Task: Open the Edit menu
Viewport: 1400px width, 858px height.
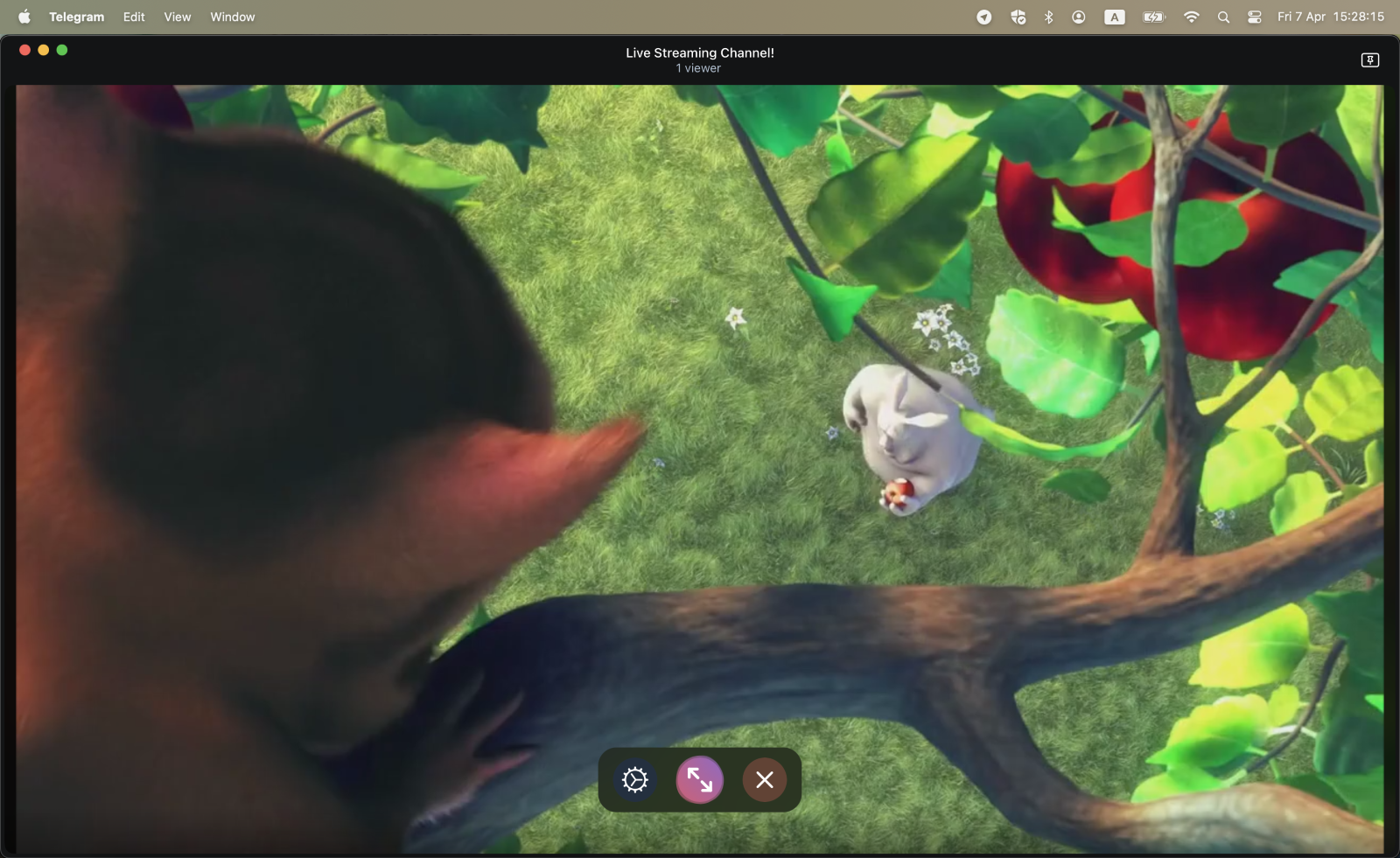Action: pos(134,17)
